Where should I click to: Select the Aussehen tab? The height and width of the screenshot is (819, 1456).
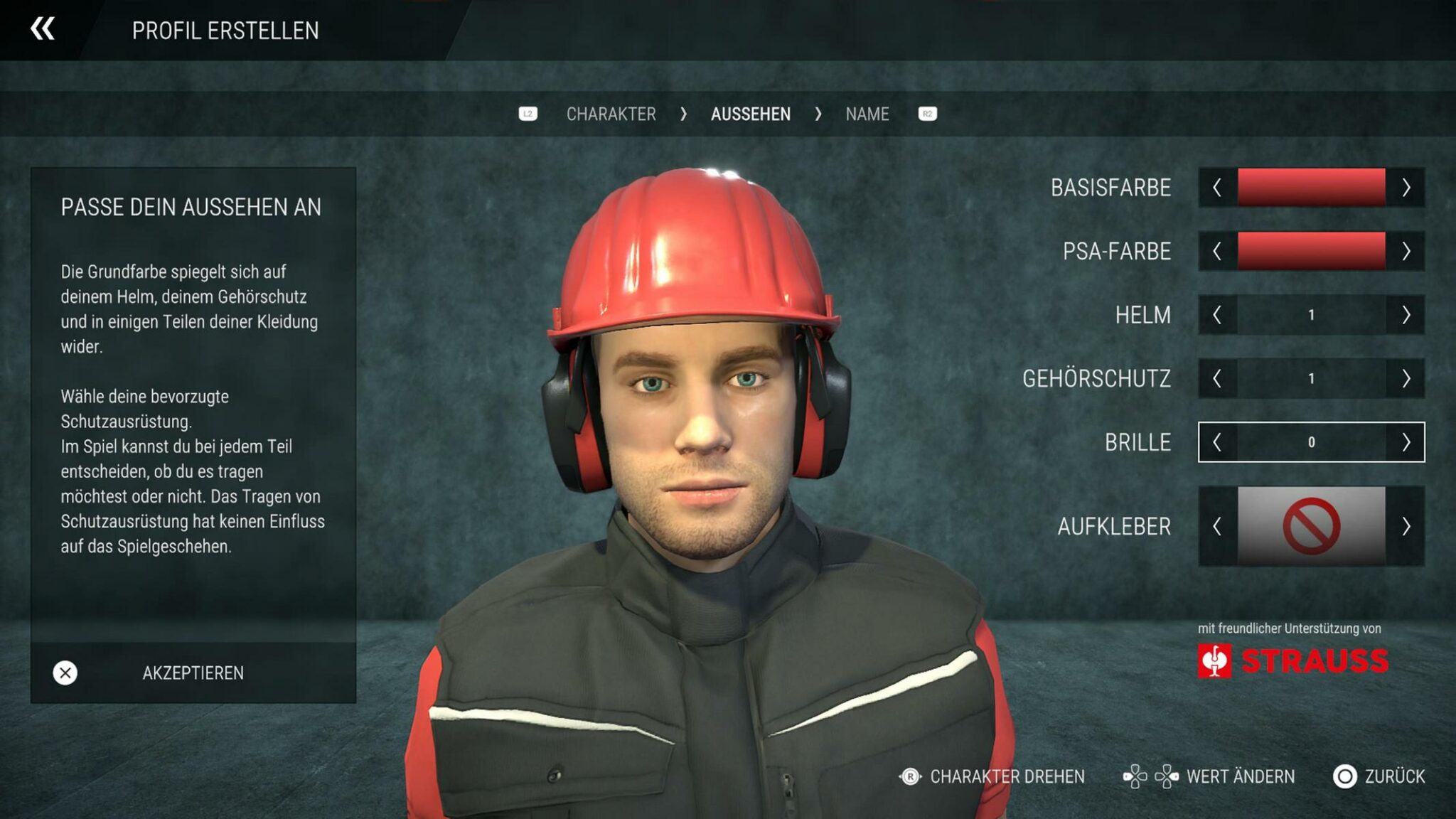coord(750,114)
